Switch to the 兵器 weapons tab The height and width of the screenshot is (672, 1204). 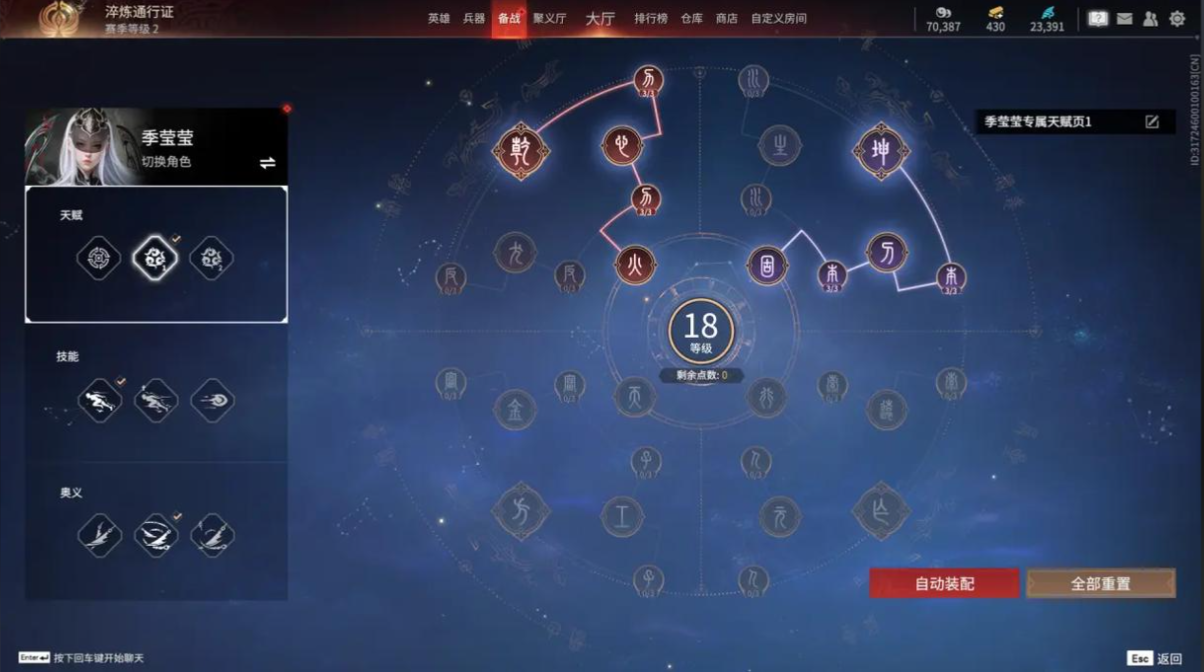tap(474, 18)
